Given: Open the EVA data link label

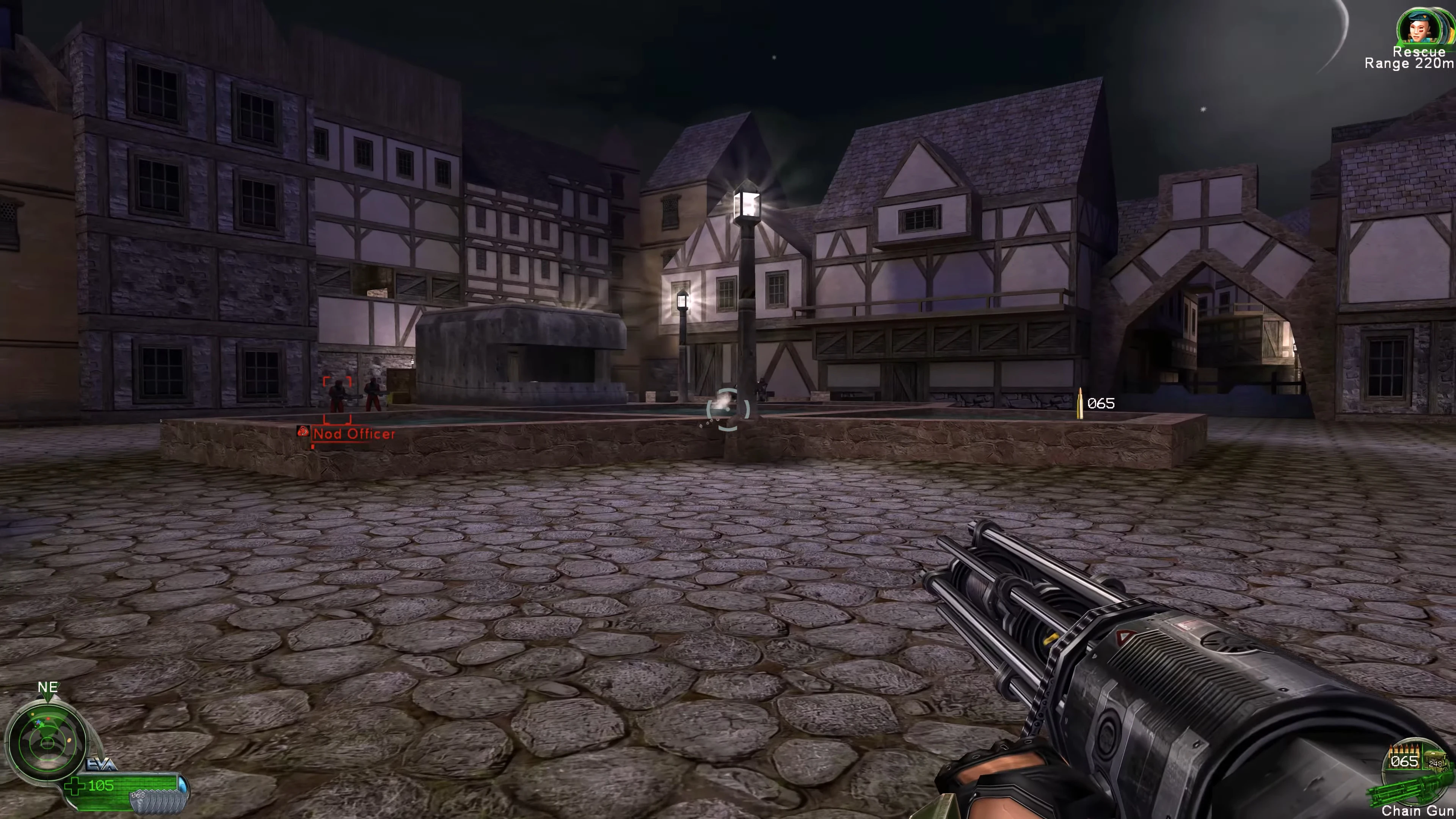Looking at the screenshot, I should [x=101, y=764].
